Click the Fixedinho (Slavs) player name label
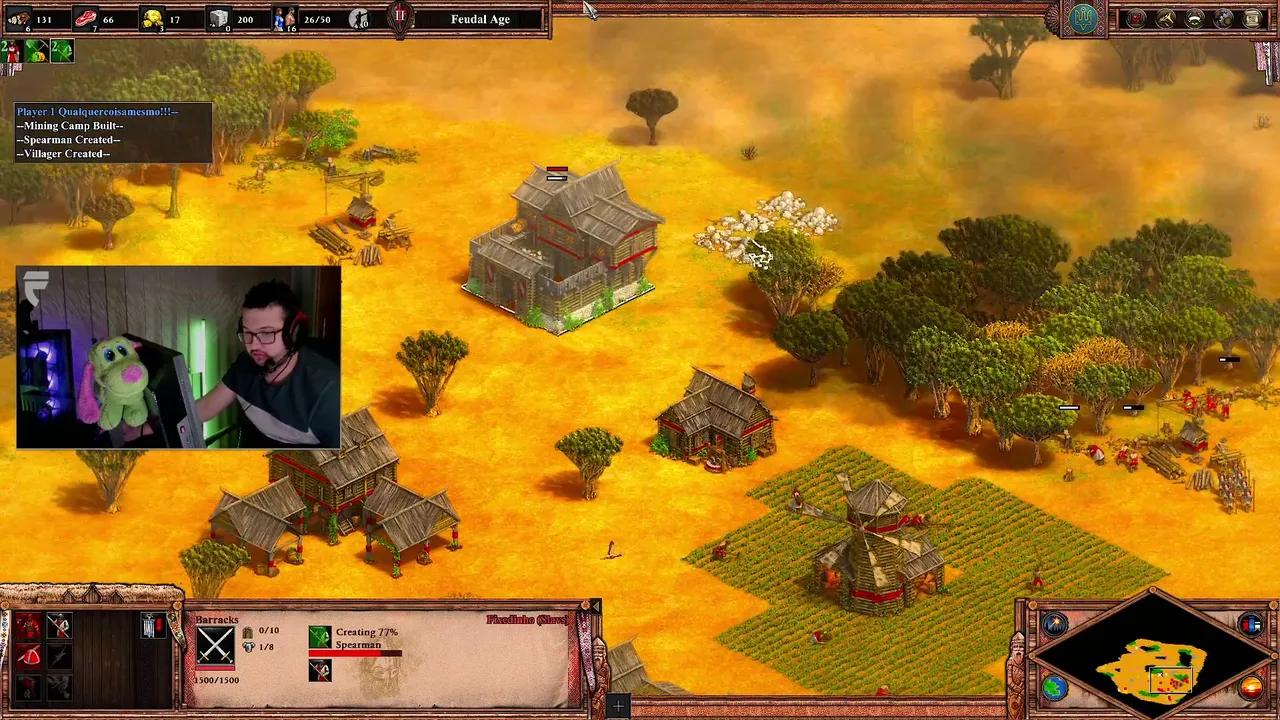This screenshot has width=1280, height=720. point(525,620)
